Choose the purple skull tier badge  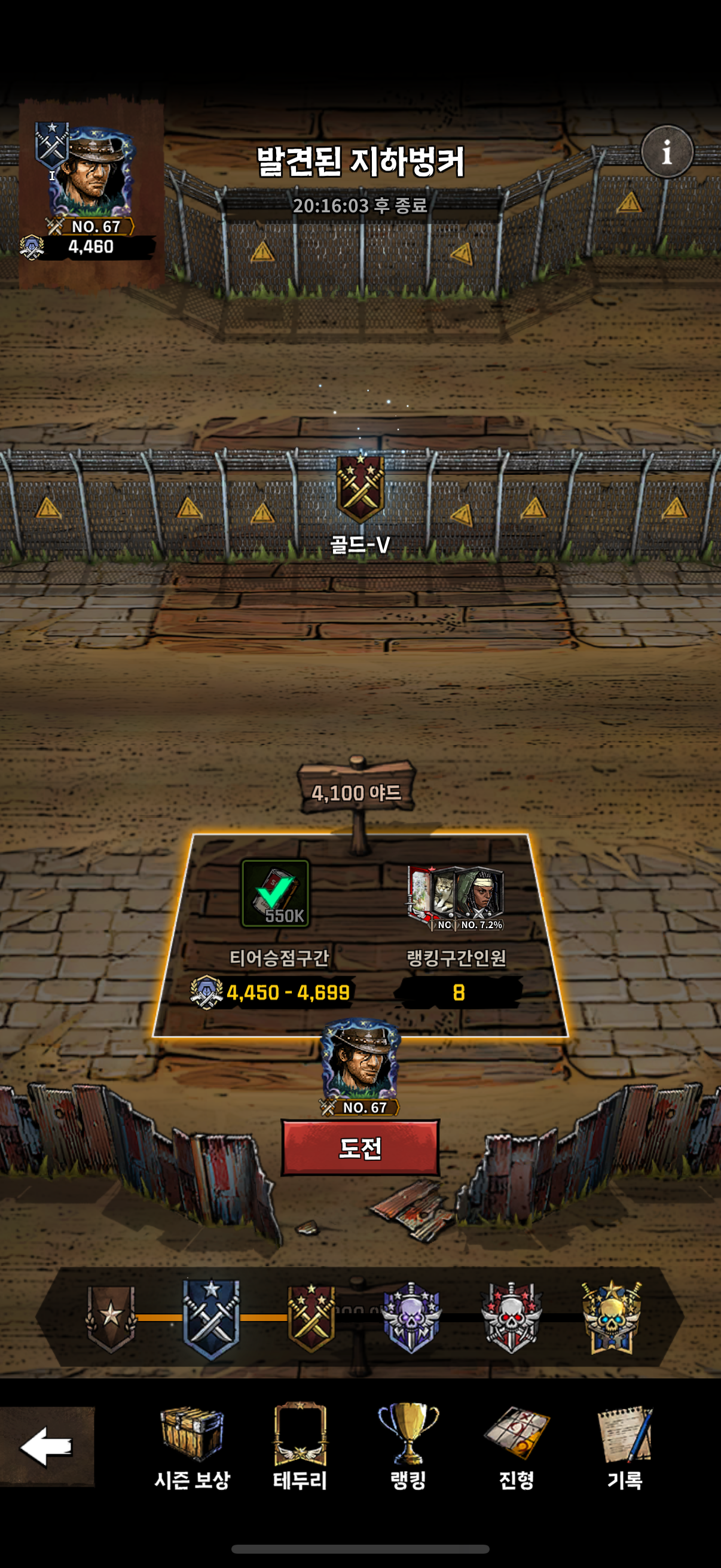[x=411, y=1317]
